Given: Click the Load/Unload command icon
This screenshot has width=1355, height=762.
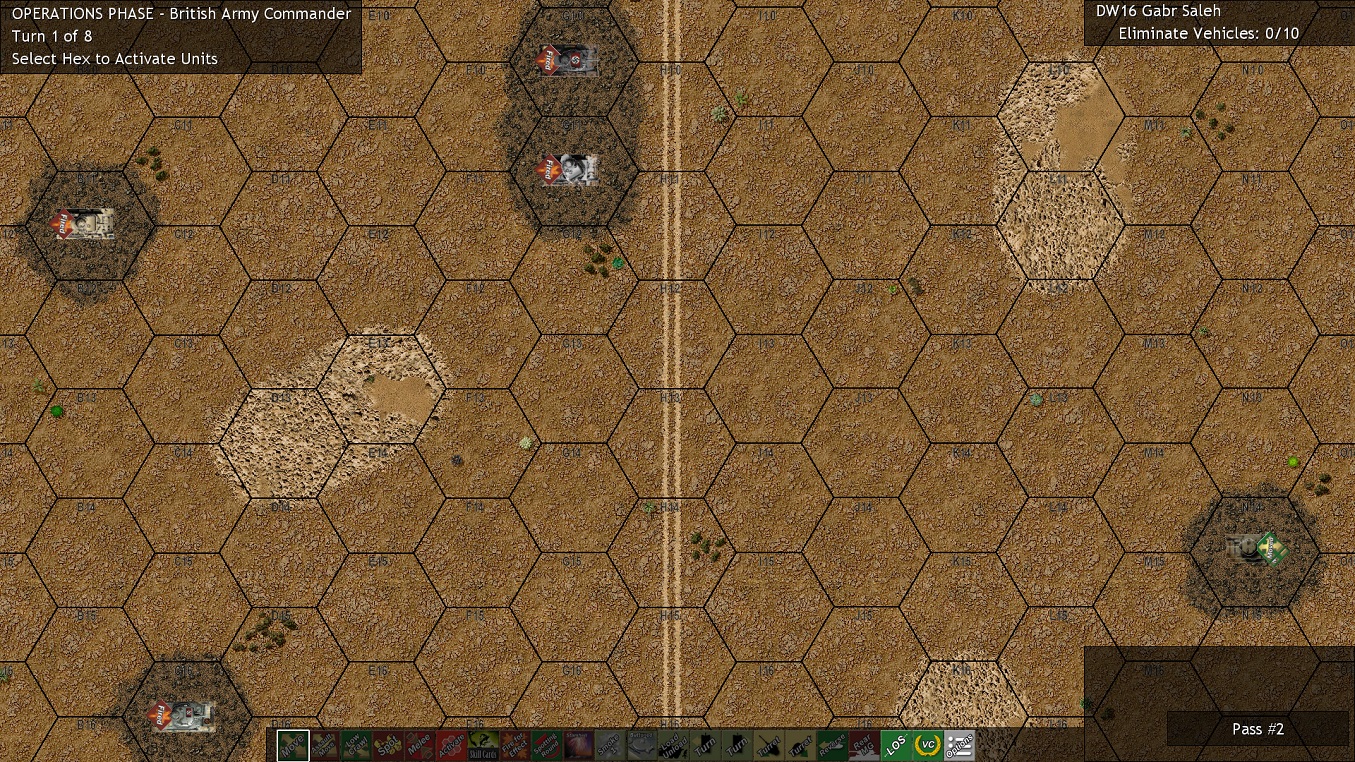Looking at the screenshot, I should 673,745.
